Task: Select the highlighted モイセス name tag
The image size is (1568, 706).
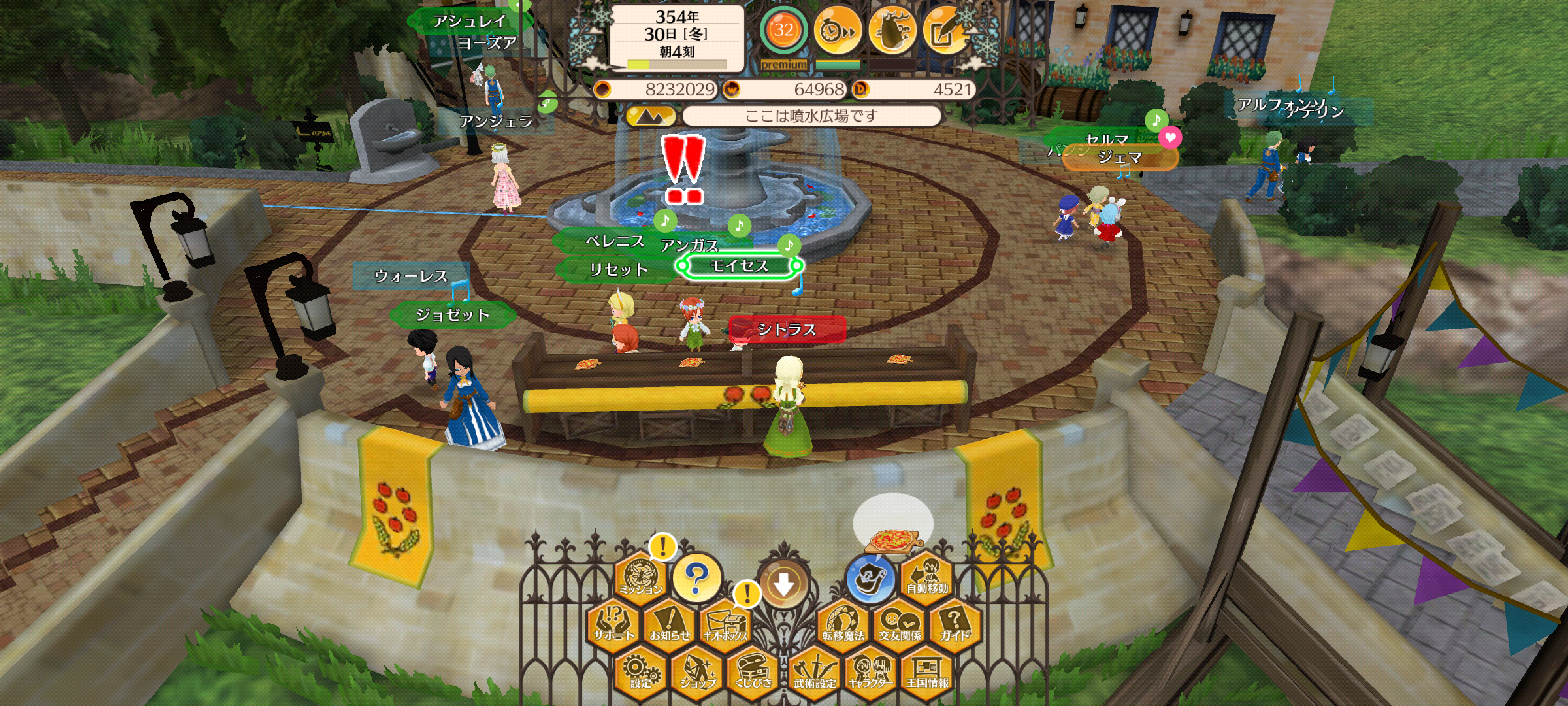Action: [x=739, y=265]
